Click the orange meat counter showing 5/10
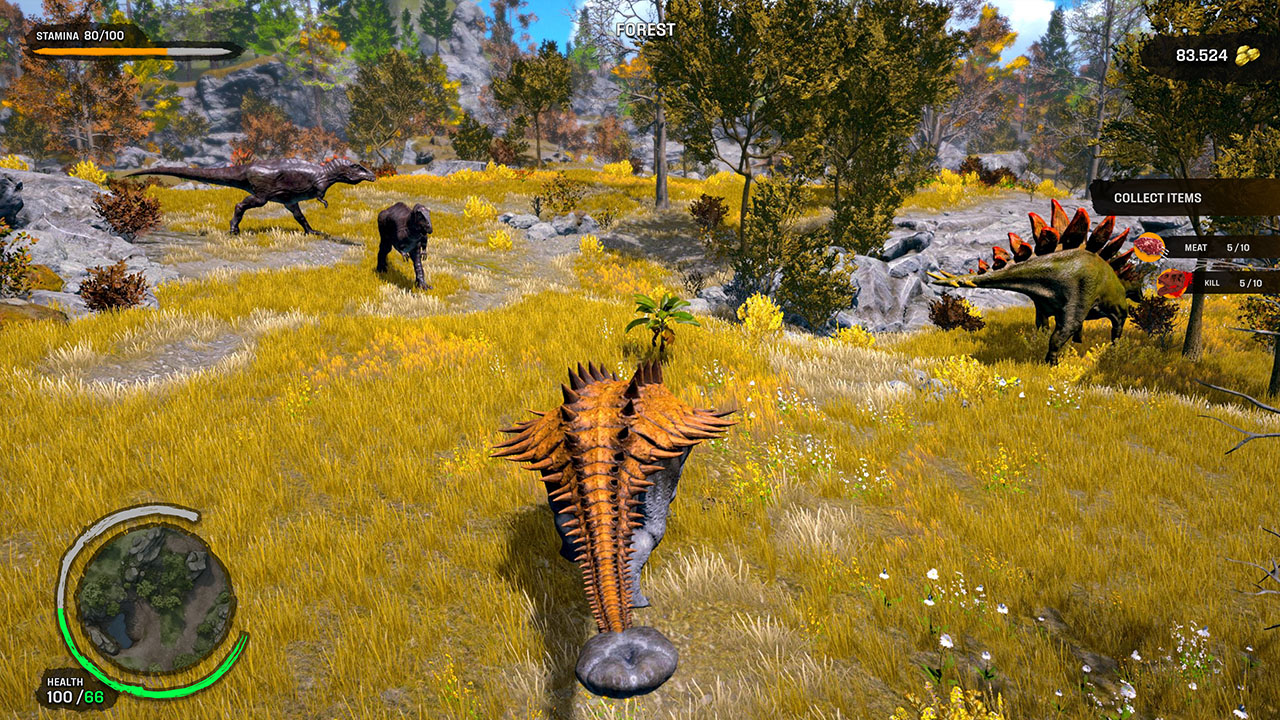 (1238, 247)
